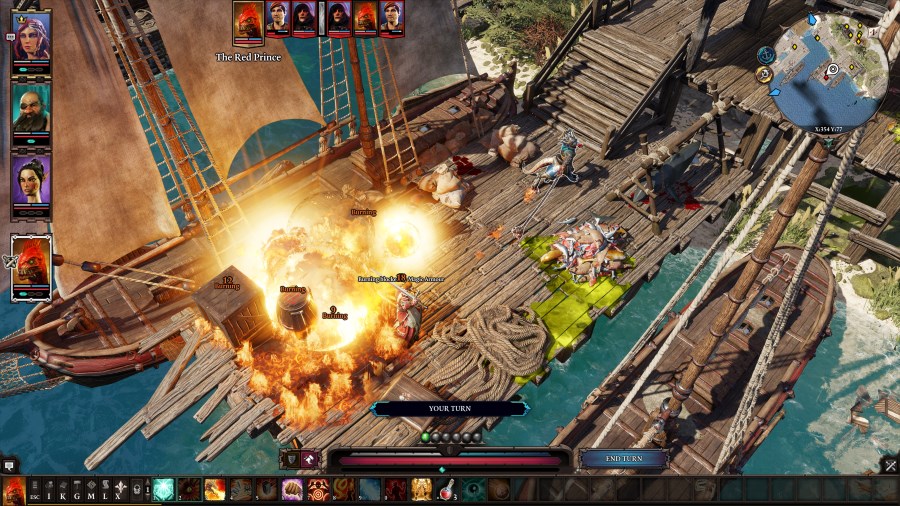Click the anchor waypoint button by the minimap
Screen dimensions: 900x506
coord(766,55)
